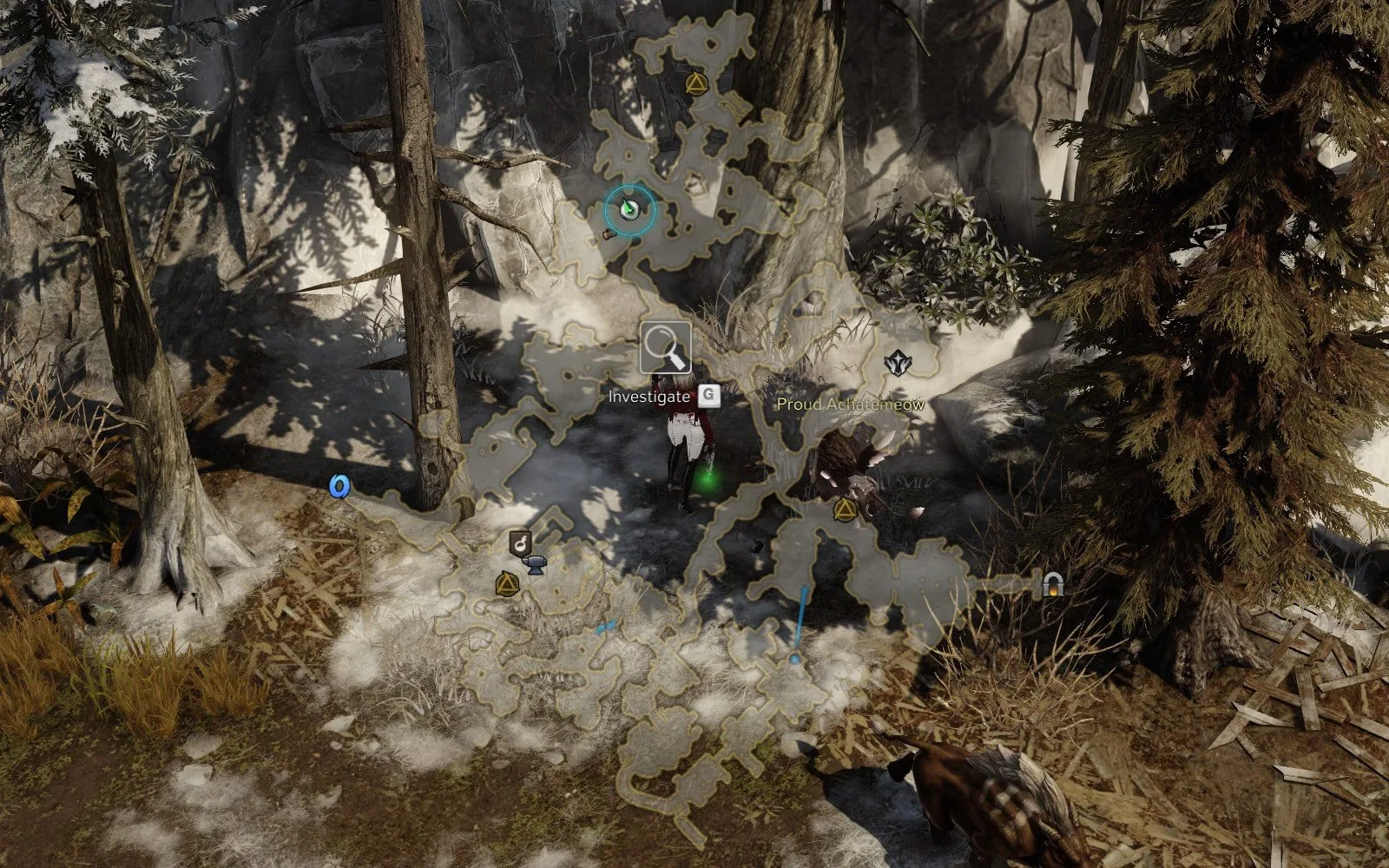
Task: Click the Investigate magnifying glass icon
Action: pos(666,348)
